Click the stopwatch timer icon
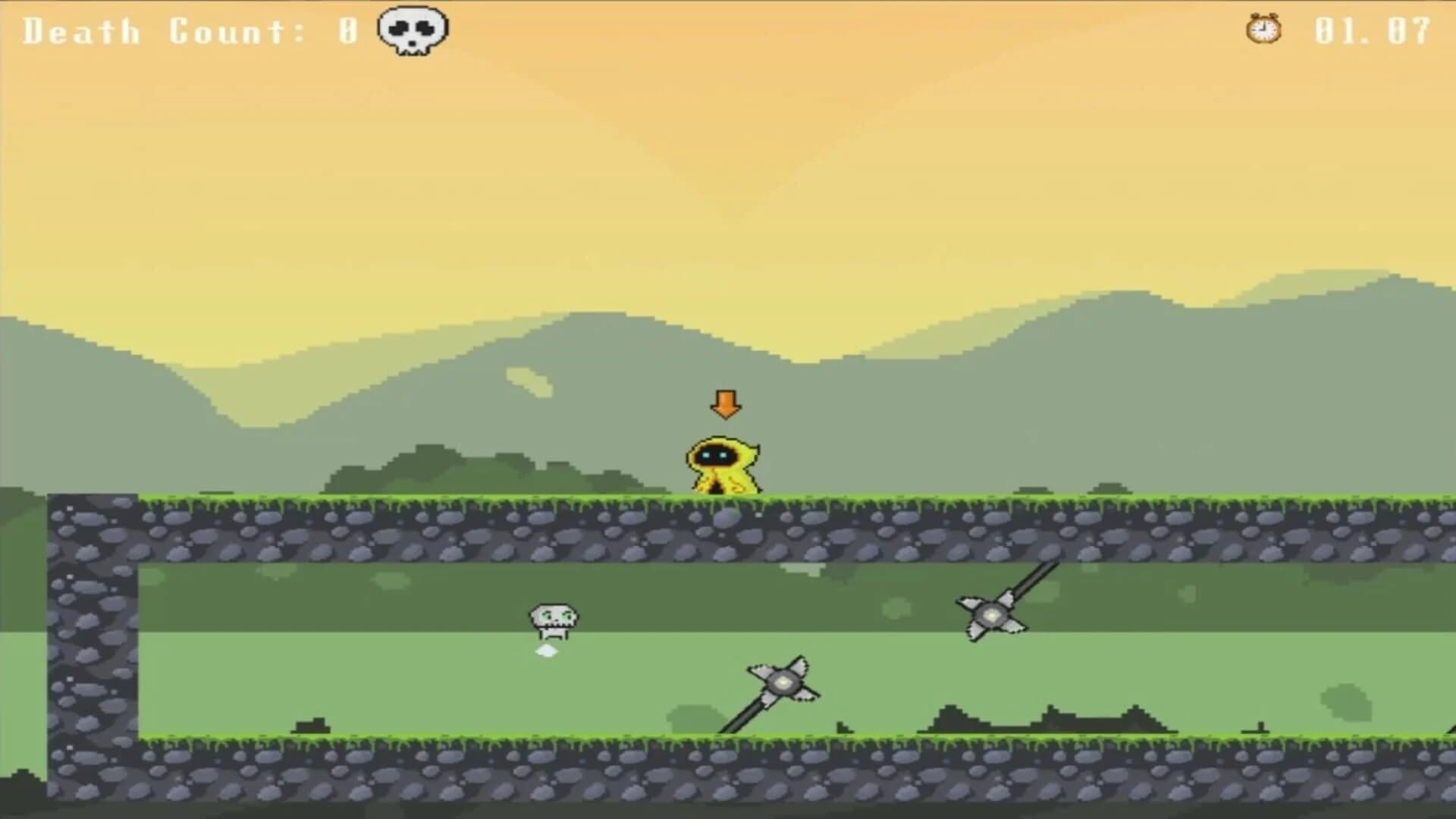This screenshot has width=1456, height=819. 1263,30
